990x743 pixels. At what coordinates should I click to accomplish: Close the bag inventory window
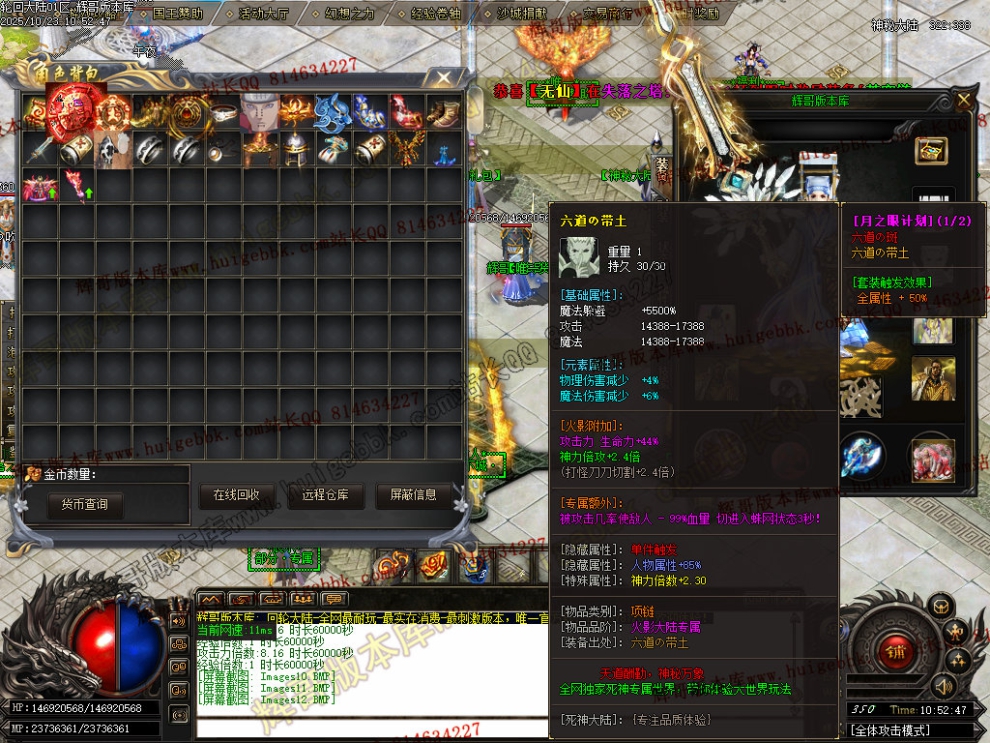point(445,77)
